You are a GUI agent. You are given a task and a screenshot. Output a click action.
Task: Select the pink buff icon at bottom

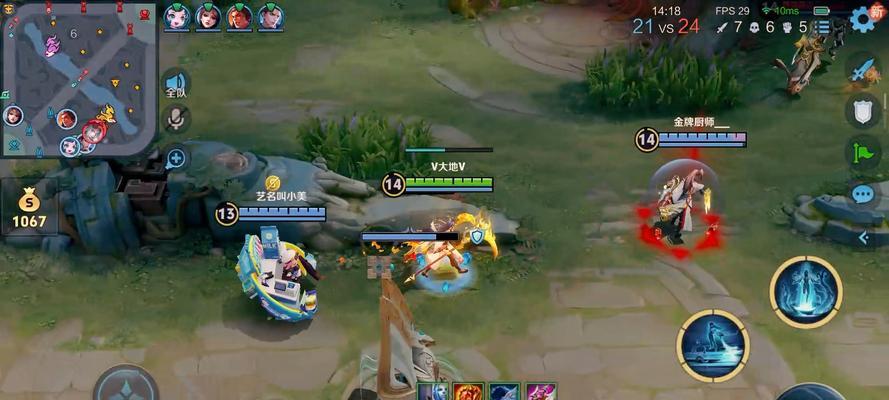point(541,392)
